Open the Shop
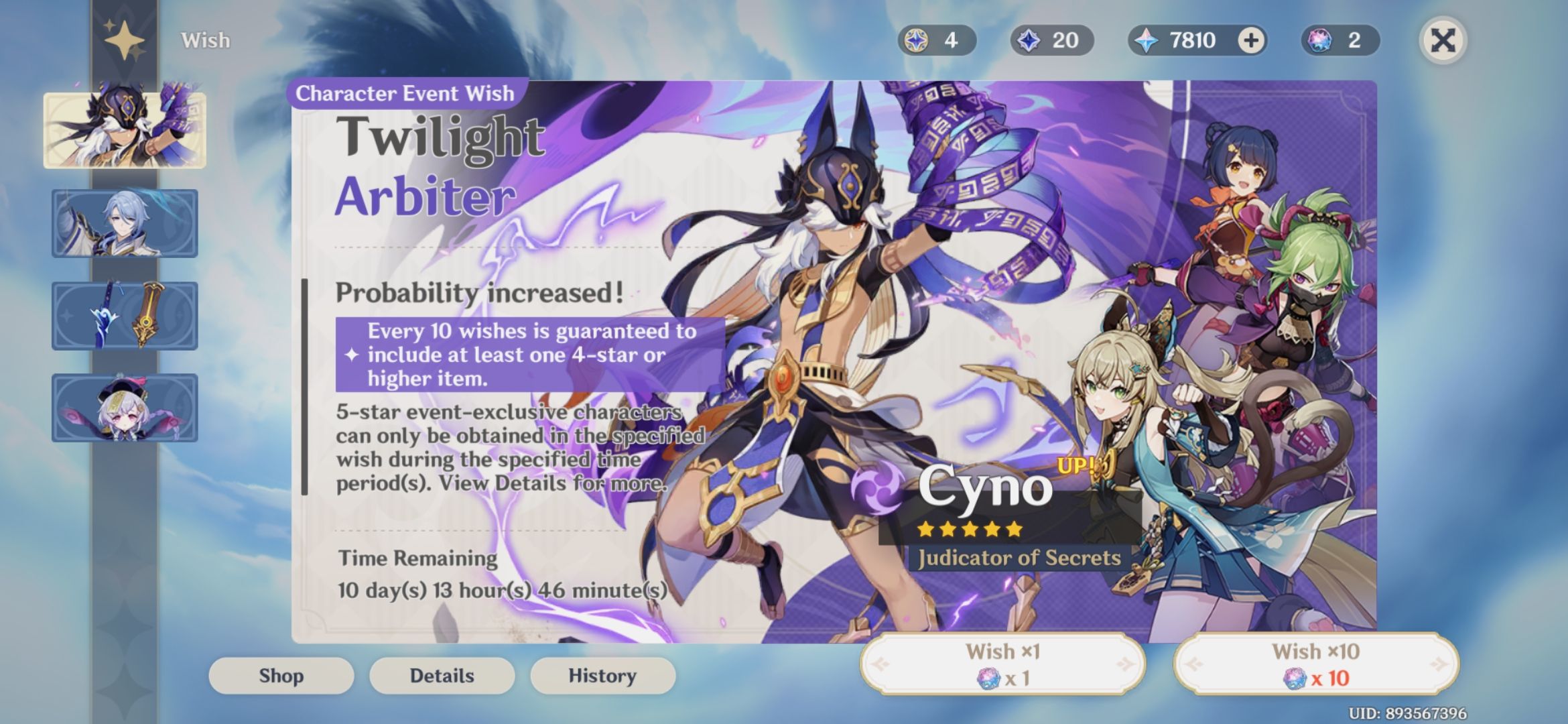The width and height of the screenshot is (1568, 724). (x=281, y=676)
